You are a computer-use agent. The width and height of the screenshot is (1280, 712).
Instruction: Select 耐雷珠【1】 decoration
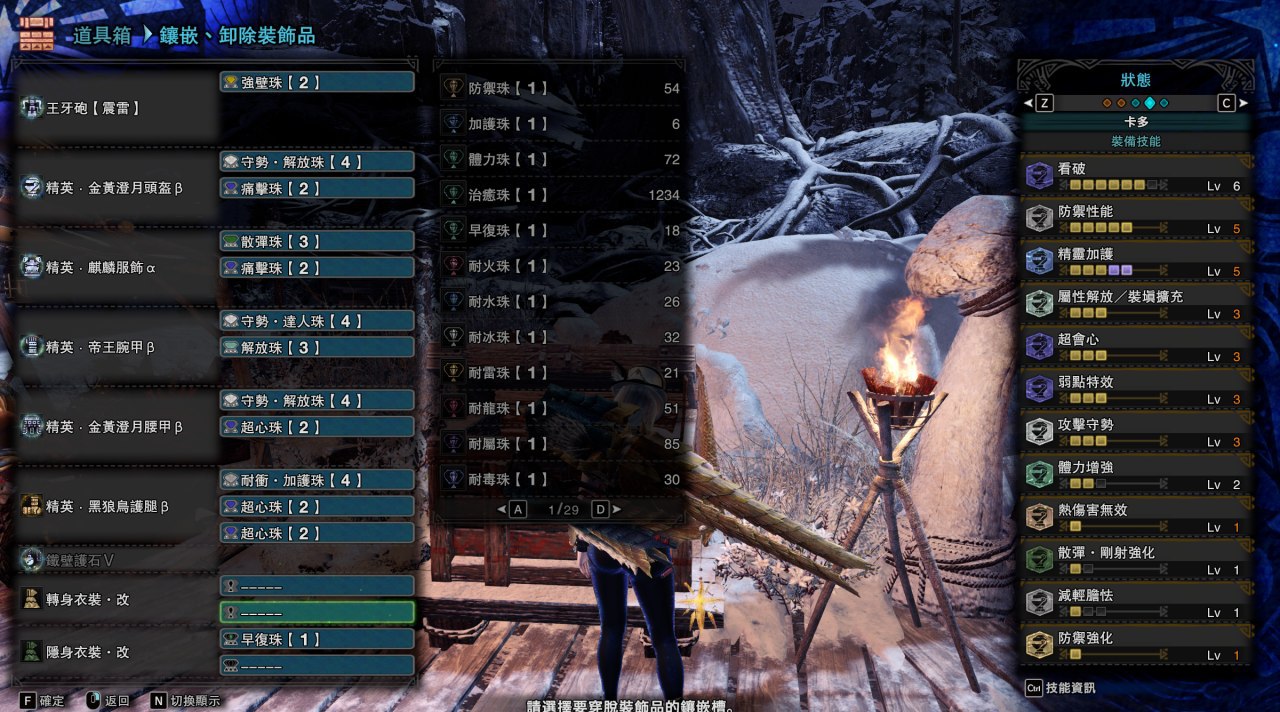coord(560,373)
